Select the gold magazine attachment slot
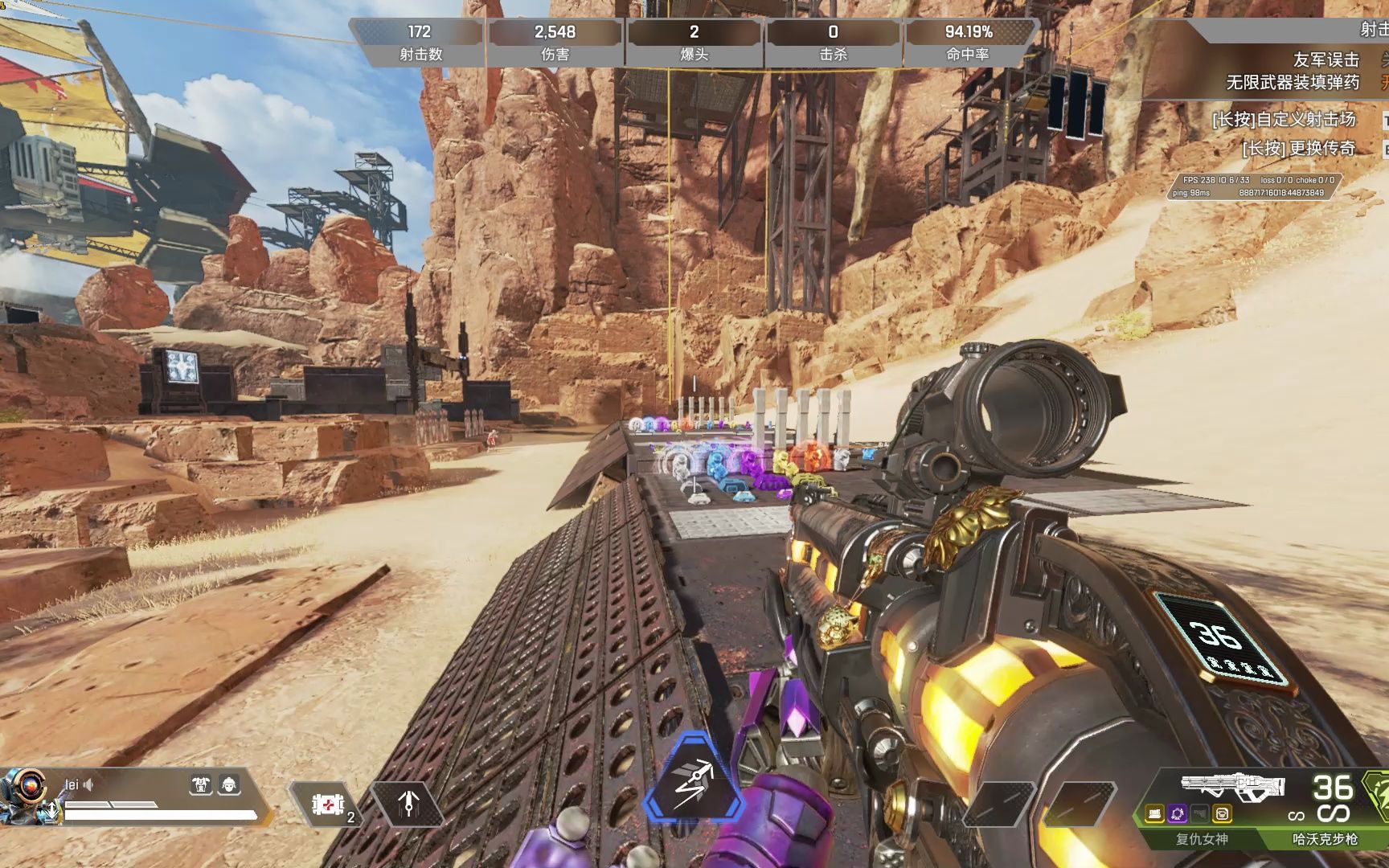The image size is (1389, 868). (x=1155, y=814)
